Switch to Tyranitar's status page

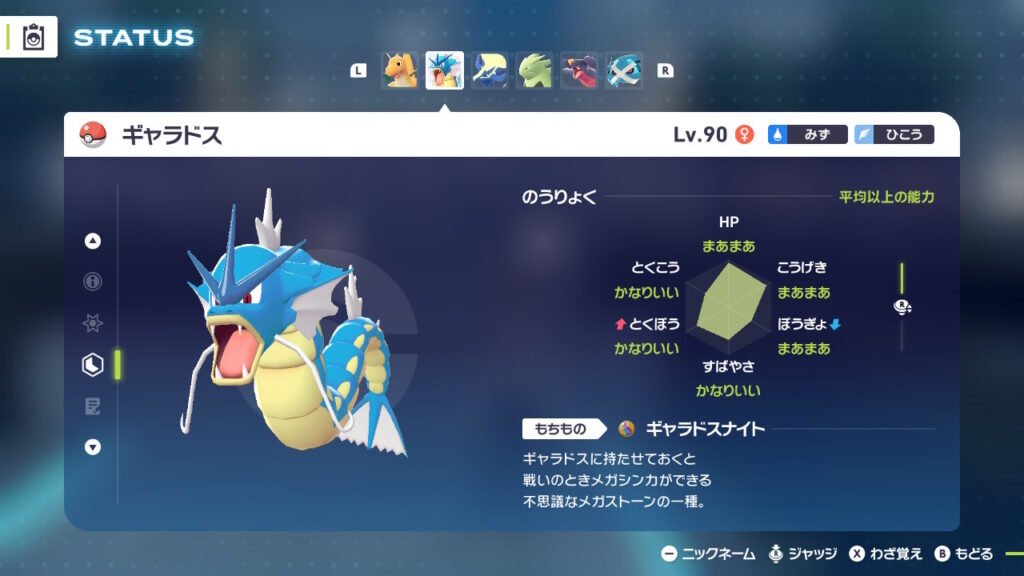(534, 71)
